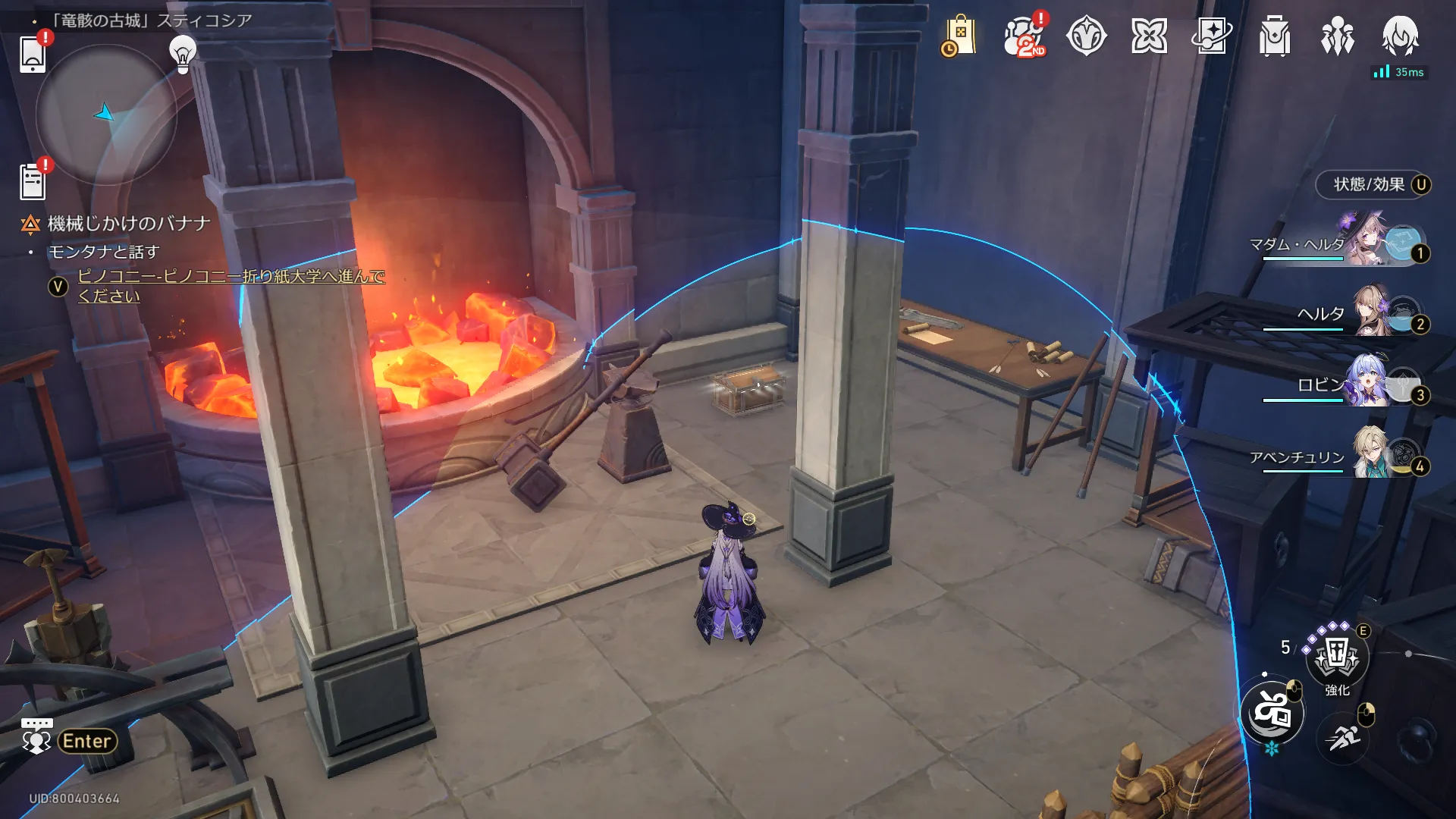Screen dimensions: 1456x819
Task: Open the crossed-petals icon in top bar
Action: click(x=1149, y=36)
